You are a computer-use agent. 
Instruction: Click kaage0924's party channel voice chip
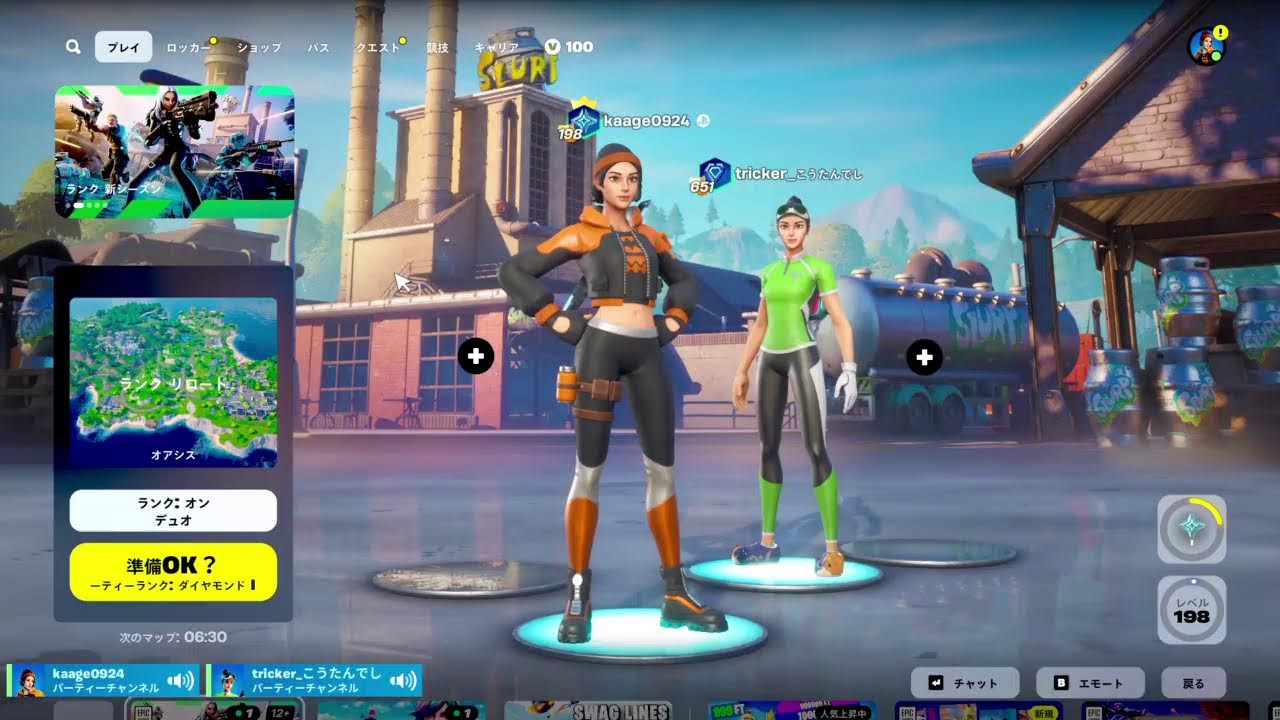[103, 681]
